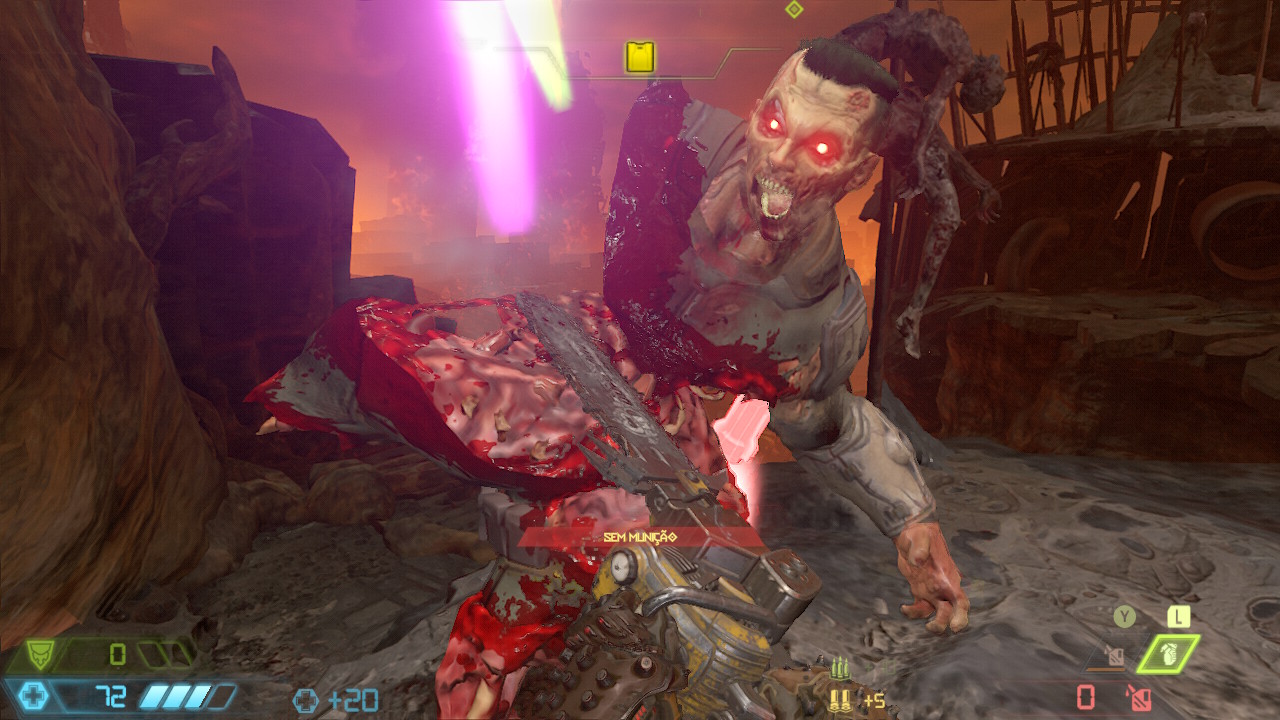Click the bullet ammo pickup icon
This screenshot has width=1280, height=720.
[x=838, y=700]
